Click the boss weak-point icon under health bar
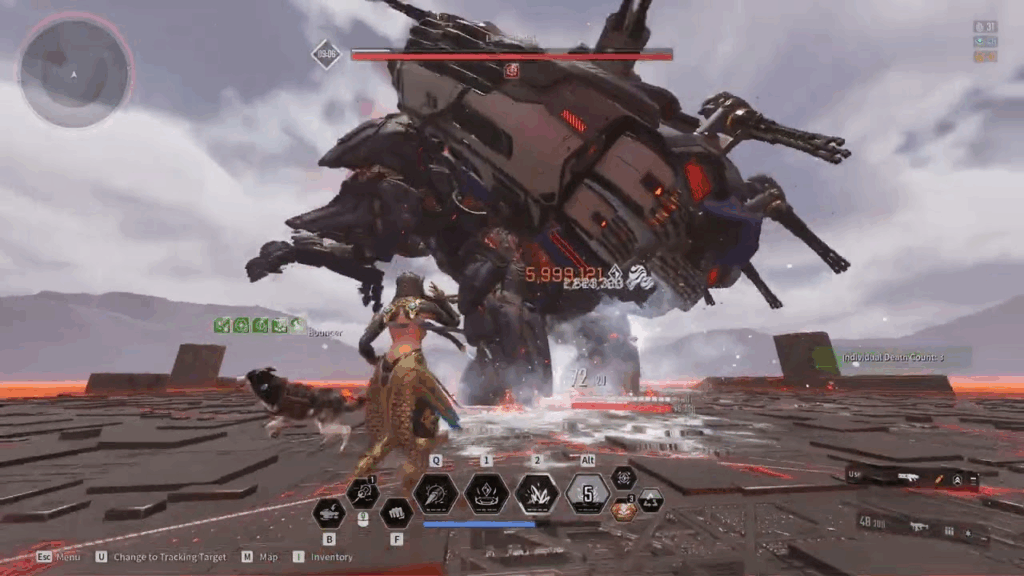The width and height of the screenshot is (1024, 576). (x=512, y=71)
